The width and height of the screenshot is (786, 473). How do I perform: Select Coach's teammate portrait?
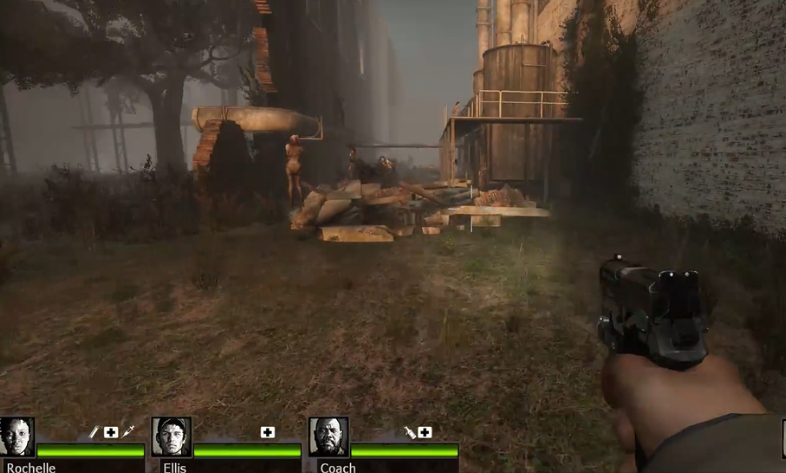tap(328, 437)
